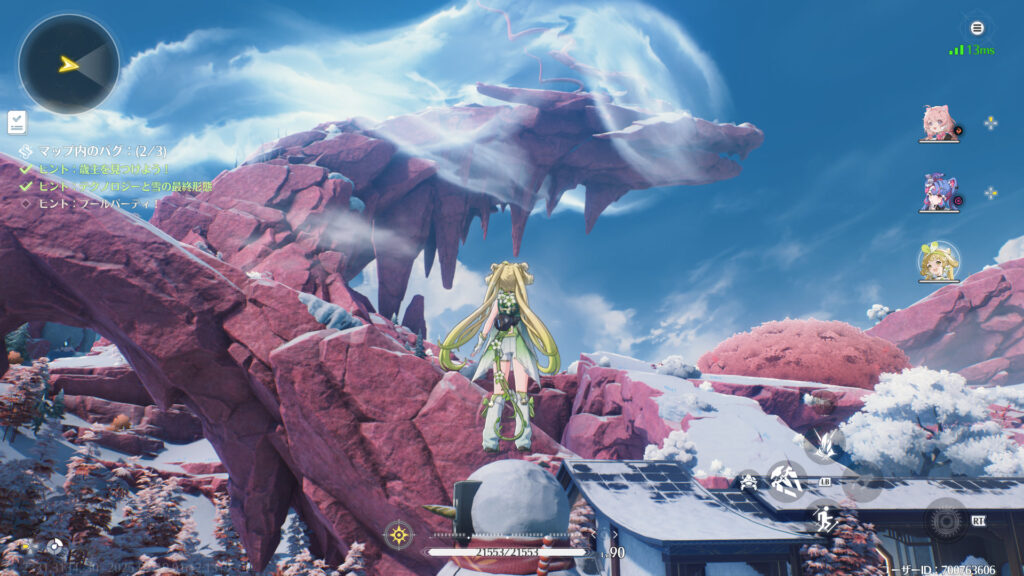Click the small crab creature icon
The height and width of the screenshot is (576, 1024).
[748, 481]
